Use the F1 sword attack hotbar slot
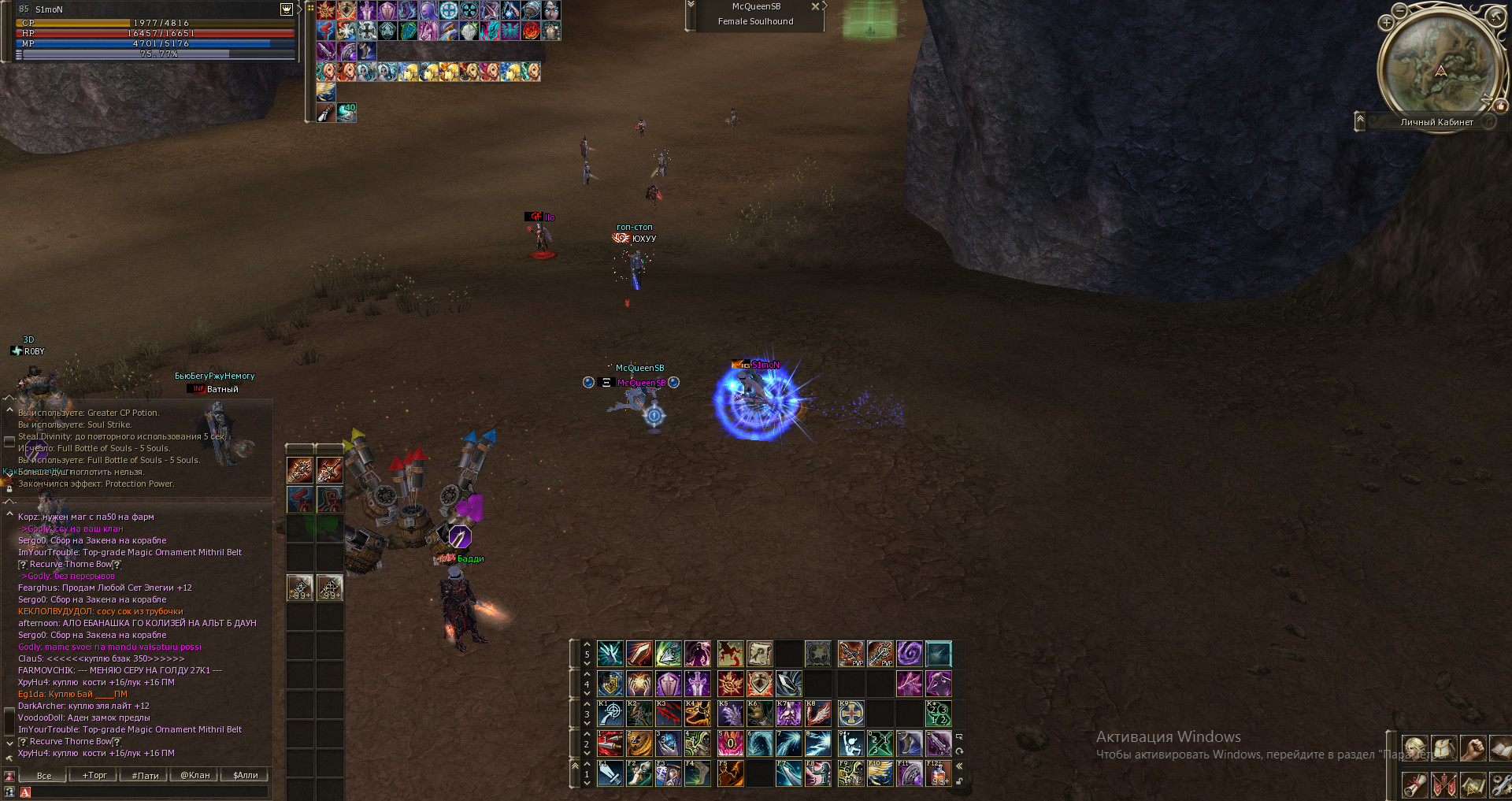1512x801 pixels. pos(610,773)
